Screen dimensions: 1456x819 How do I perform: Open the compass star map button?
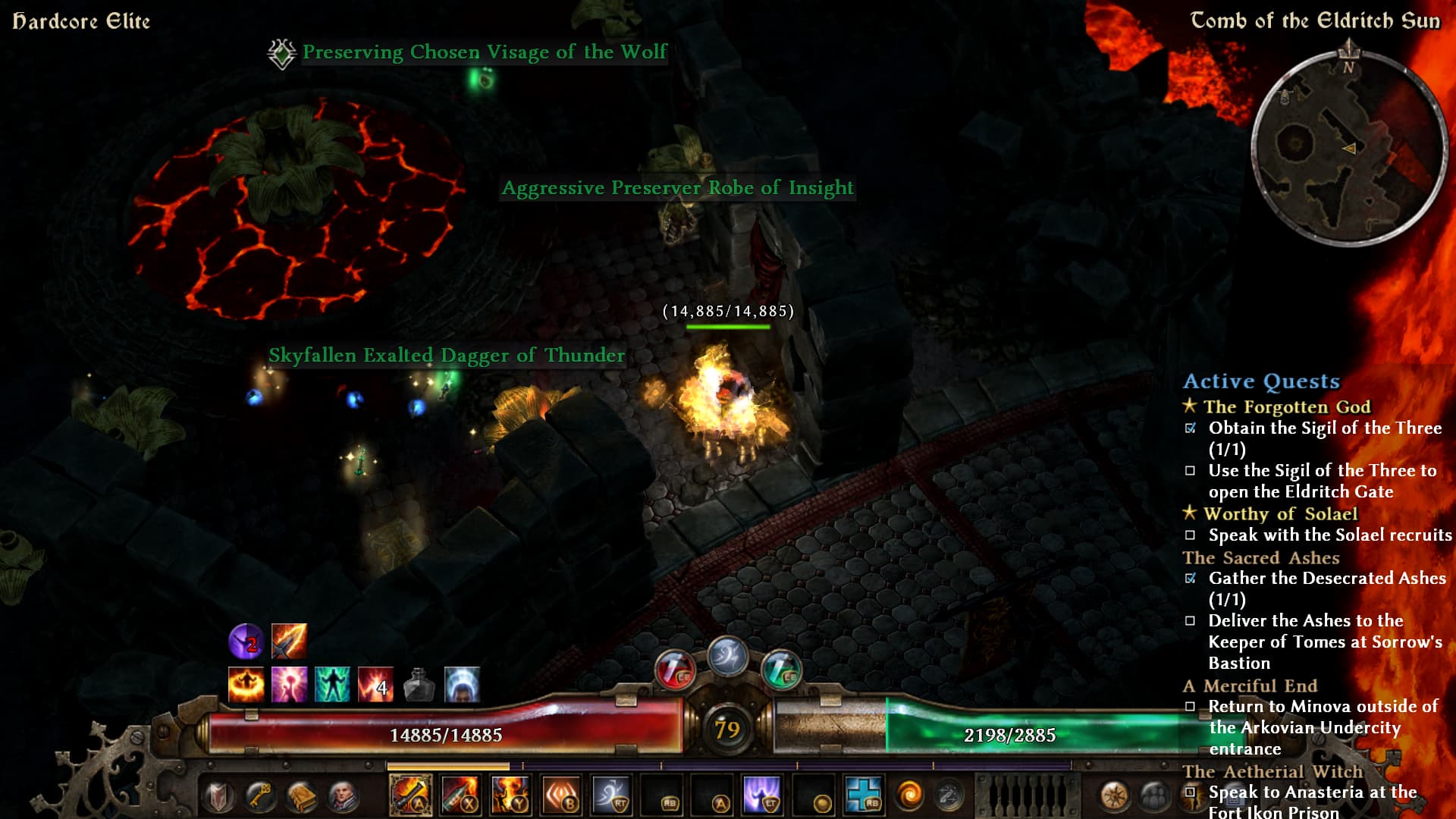pyautogui.click(x=1113, y=796)
